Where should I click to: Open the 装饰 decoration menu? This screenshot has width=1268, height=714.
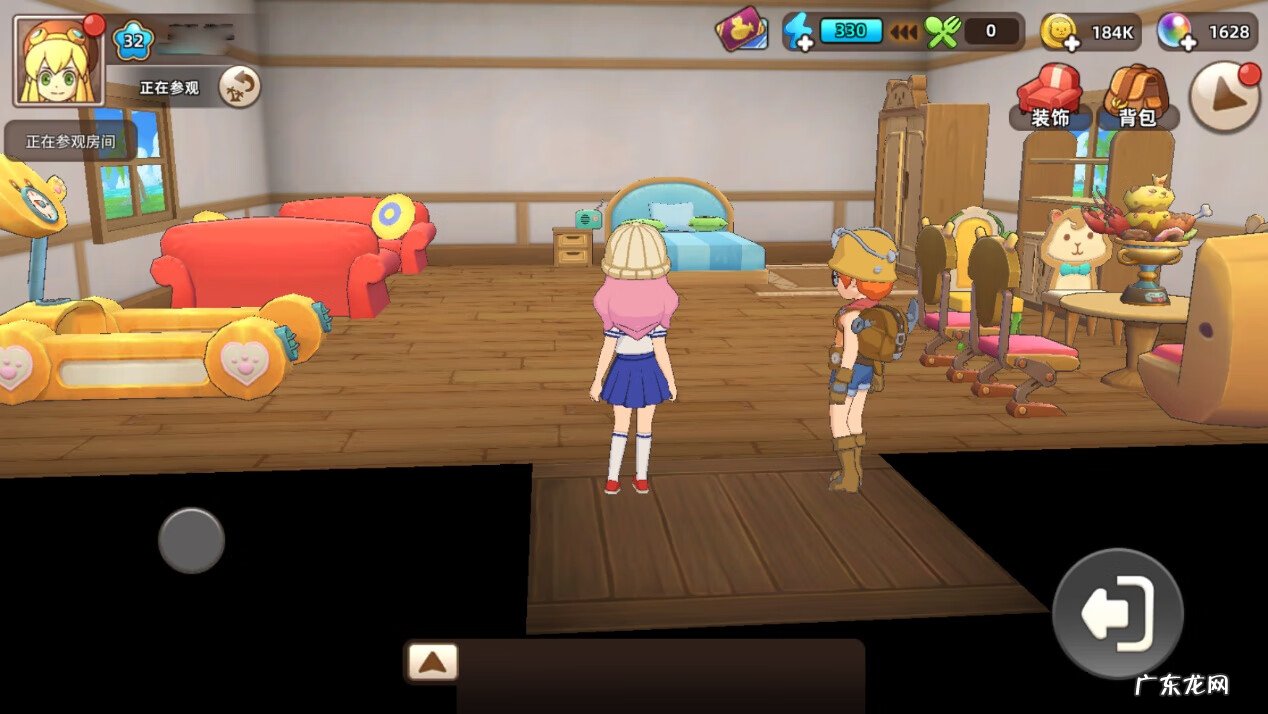[x=1050, y=97]
